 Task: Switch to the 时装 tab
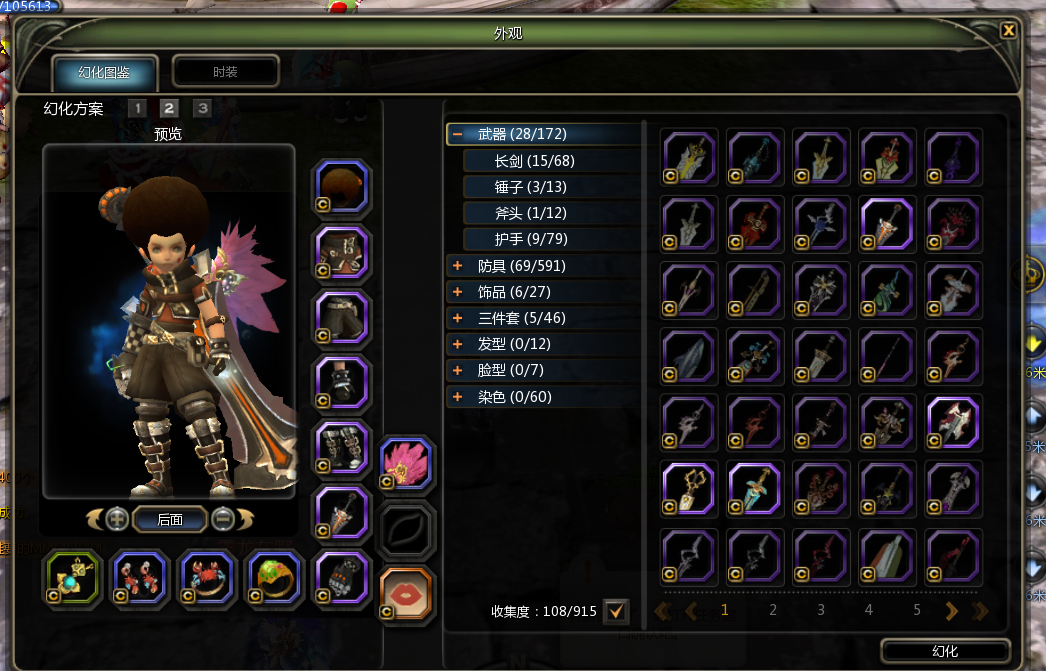pos(225,72)
